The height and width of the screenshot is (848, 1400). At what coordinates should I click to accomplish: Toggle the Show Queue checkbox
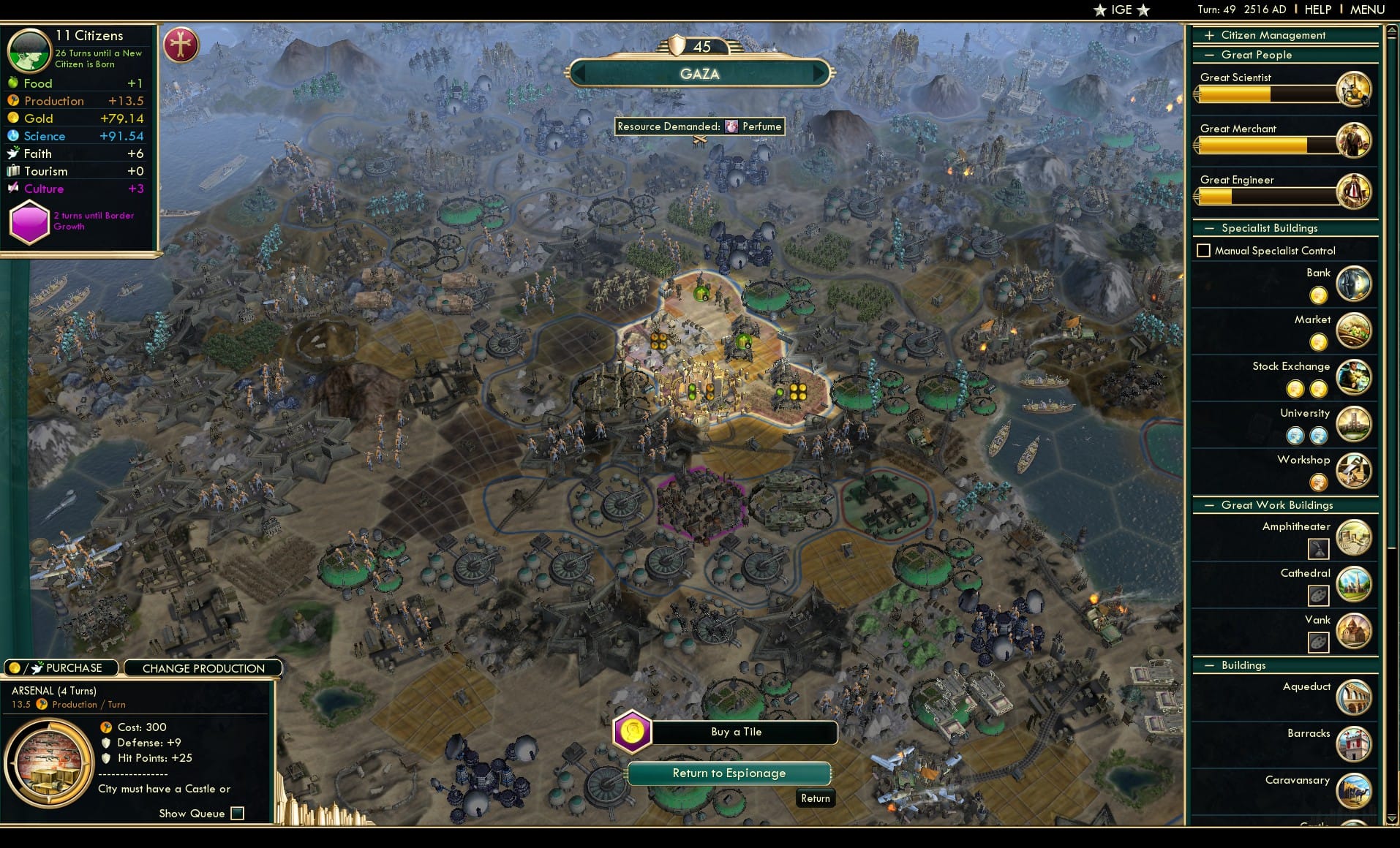236,813
